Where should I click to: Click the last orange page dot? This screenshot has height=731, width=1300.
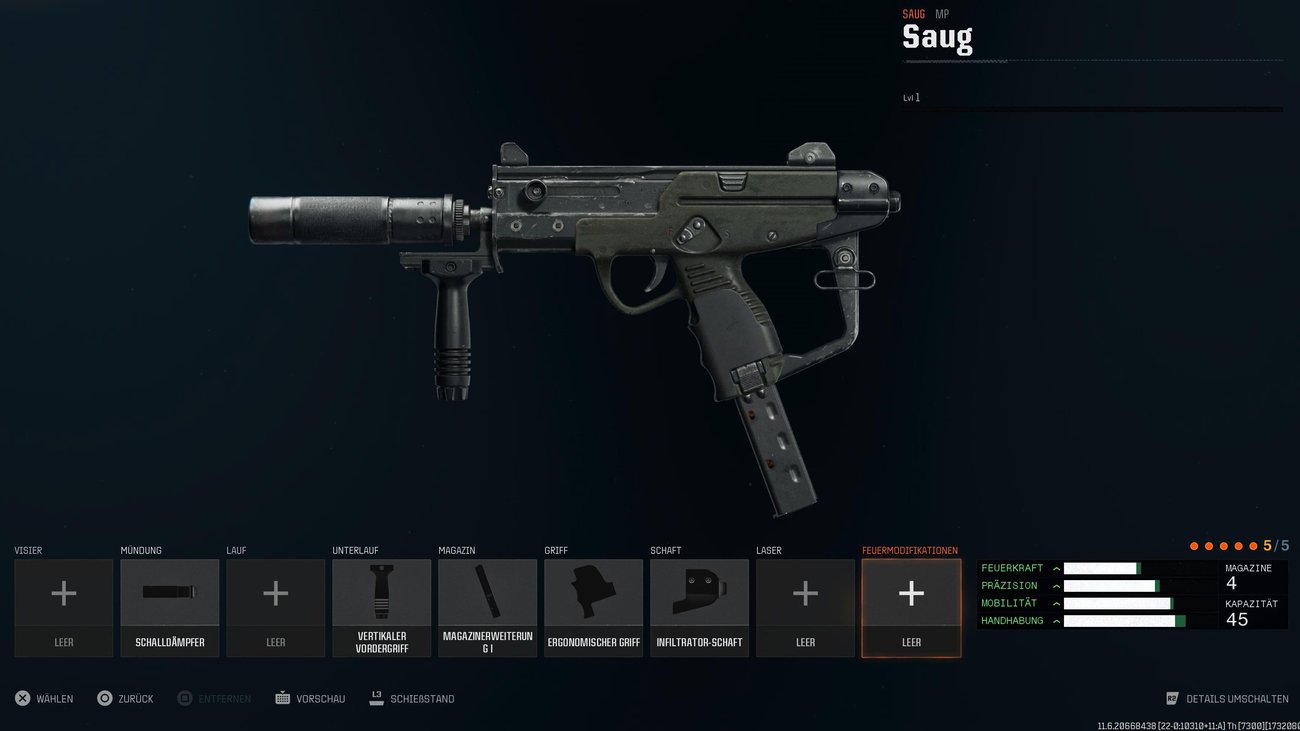coord(1255,546)
